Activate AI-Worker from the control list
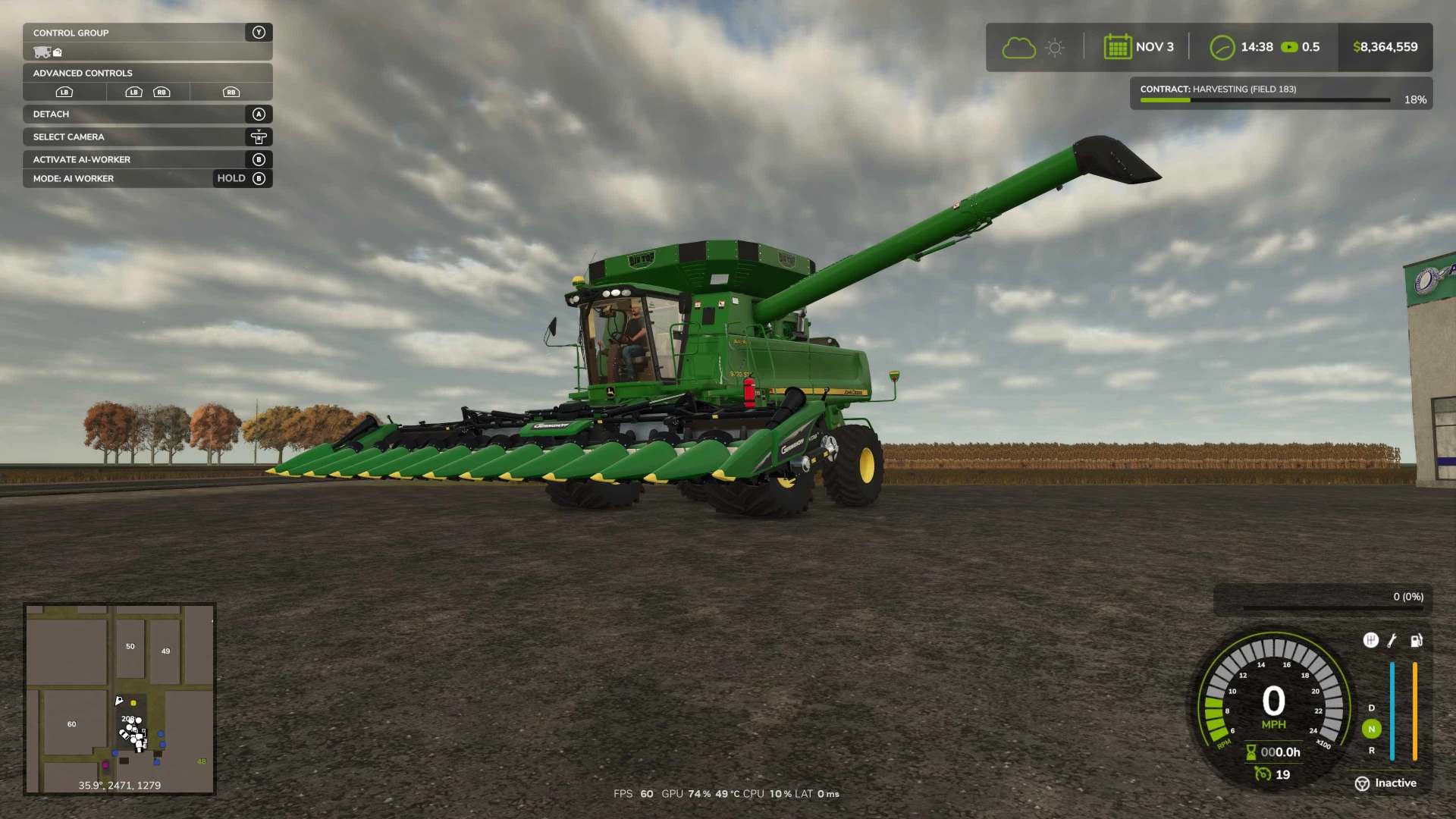 pyautogui.click(x=147, y=159)
